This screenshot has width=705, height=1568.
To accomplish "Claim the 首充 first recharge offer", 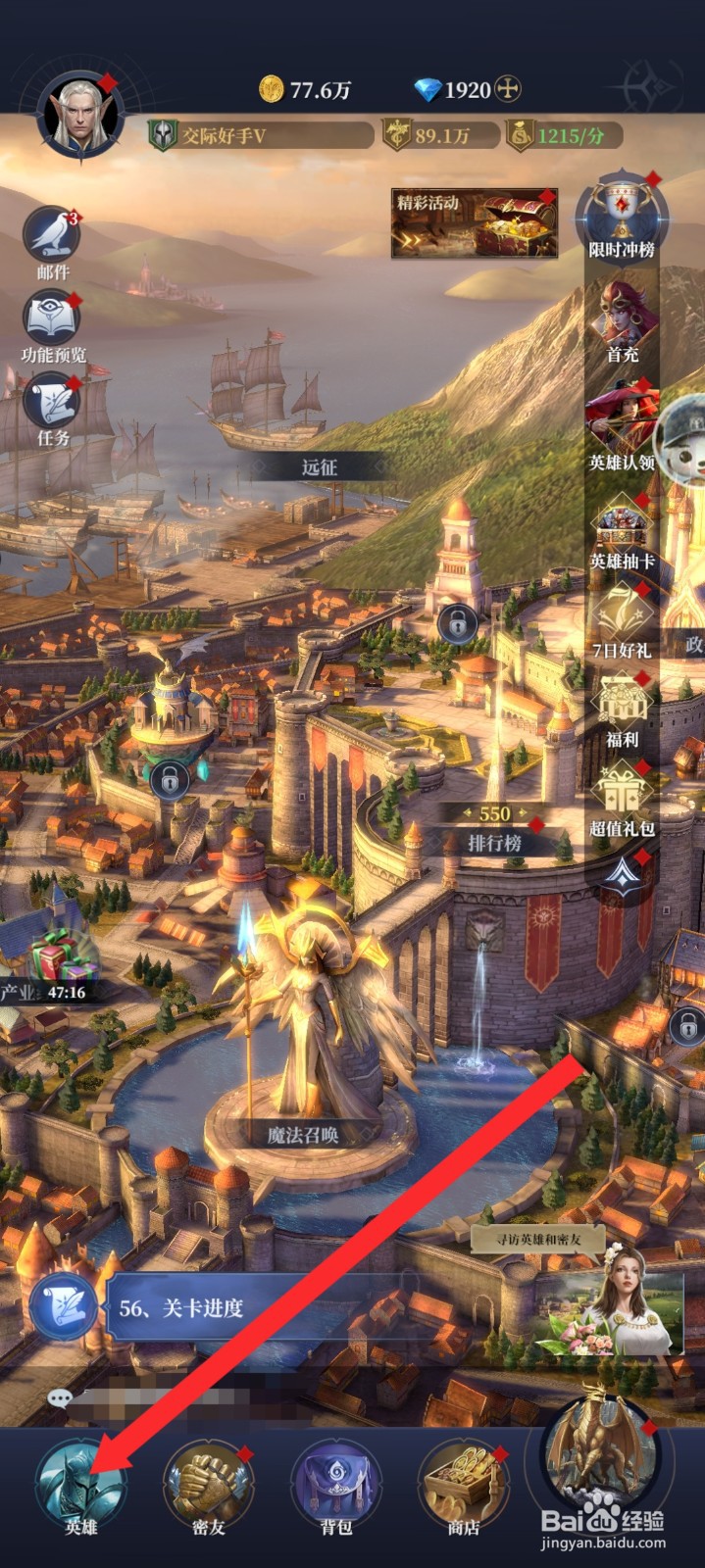I will 622,318.
